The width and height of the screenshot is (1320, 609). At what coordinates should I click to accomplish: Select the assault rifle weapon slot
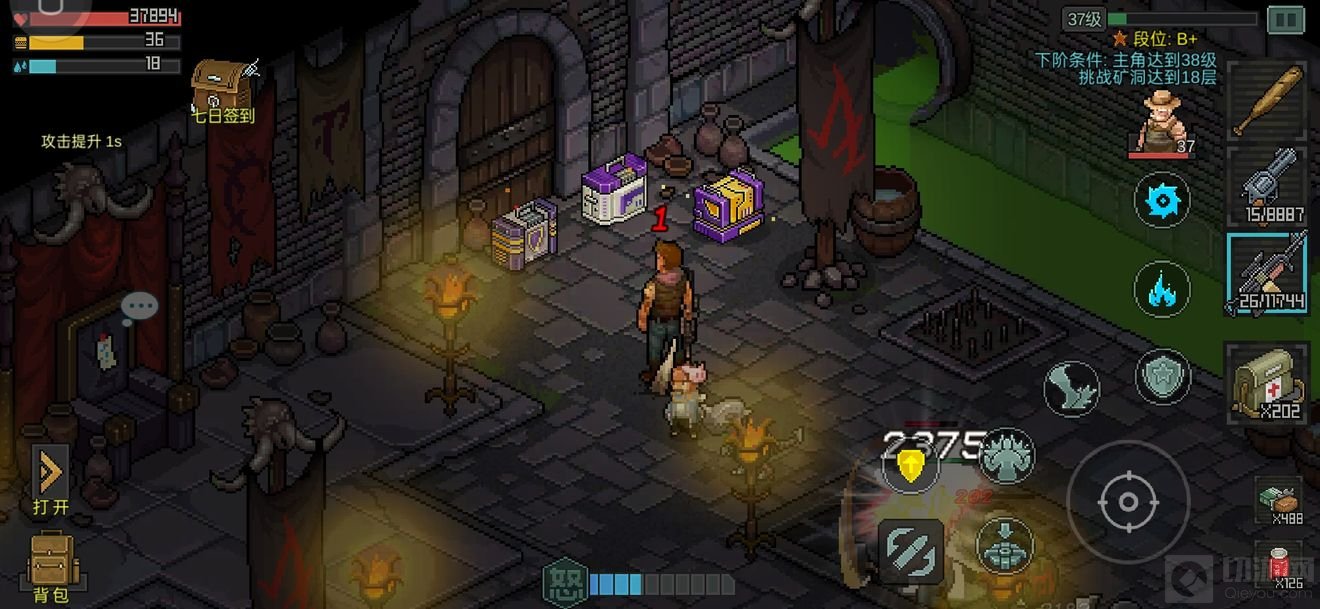pos(1267,272)
